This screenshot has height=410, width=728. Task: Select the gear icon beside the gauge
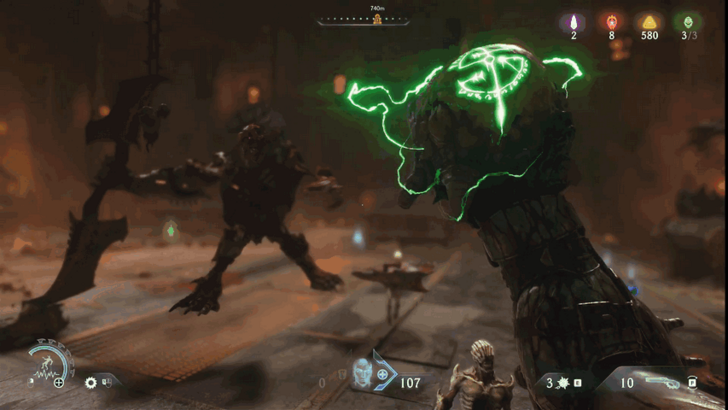90,382
